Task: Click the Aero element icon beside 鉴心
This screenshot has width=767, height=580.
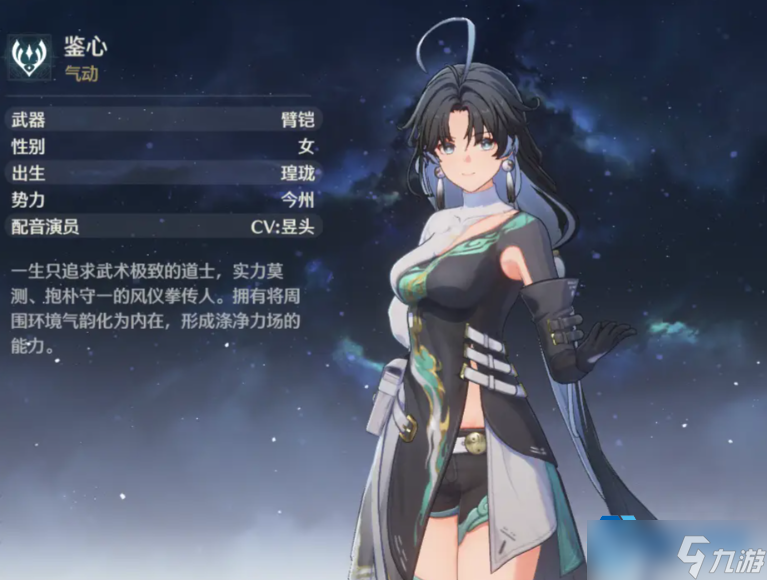Action: coord(31,58)
